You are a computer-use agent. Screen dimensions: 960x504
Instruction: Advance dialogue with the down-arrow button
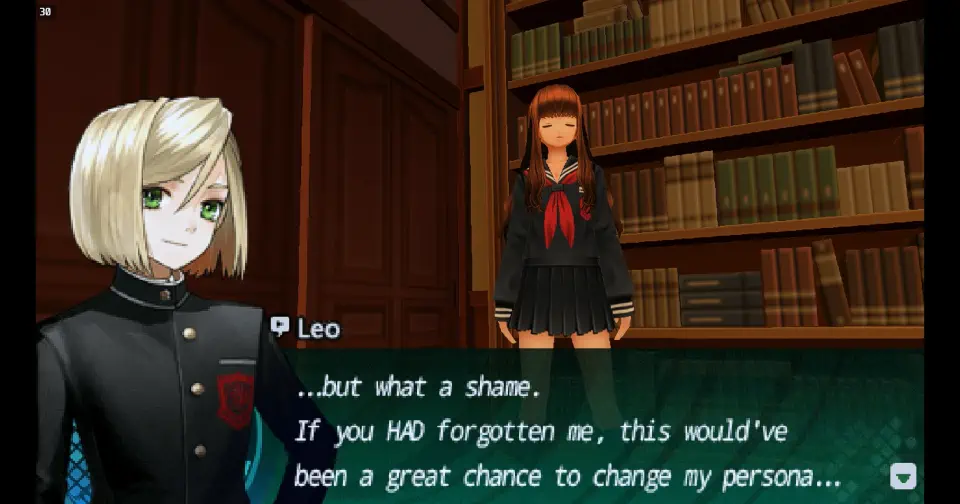tap(902, 475)
